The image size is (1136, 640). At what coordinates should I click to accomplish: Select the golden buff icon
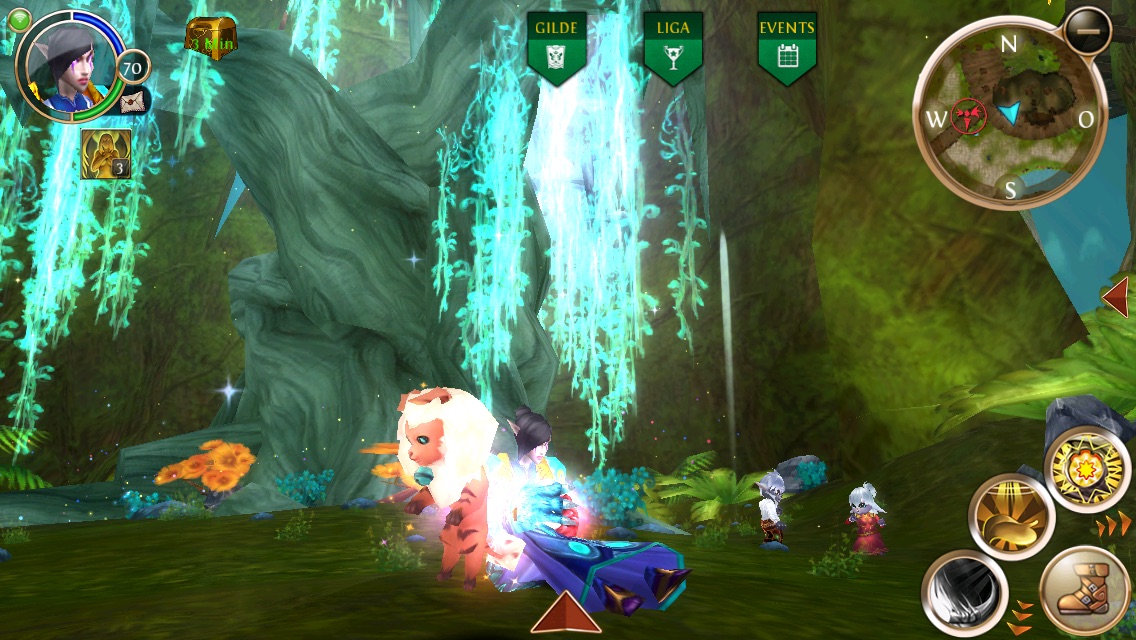tap(105, 154)
